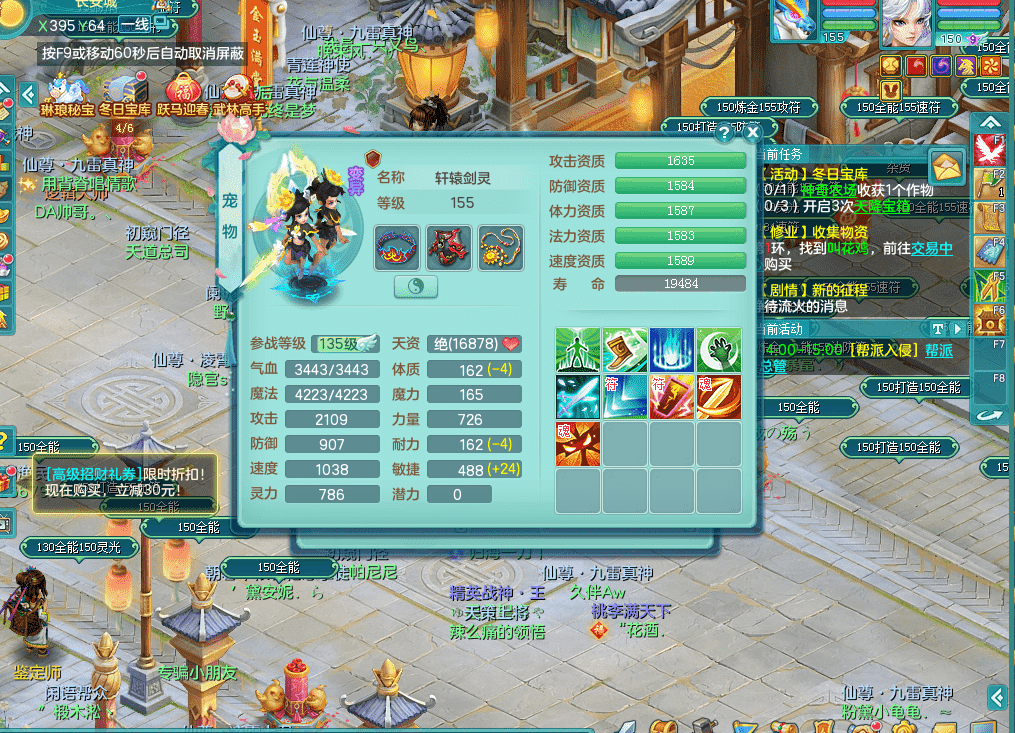Select the blue flying sword pet skill
The height and width of the screenshot is (733, 1015).
click(578, 397)
